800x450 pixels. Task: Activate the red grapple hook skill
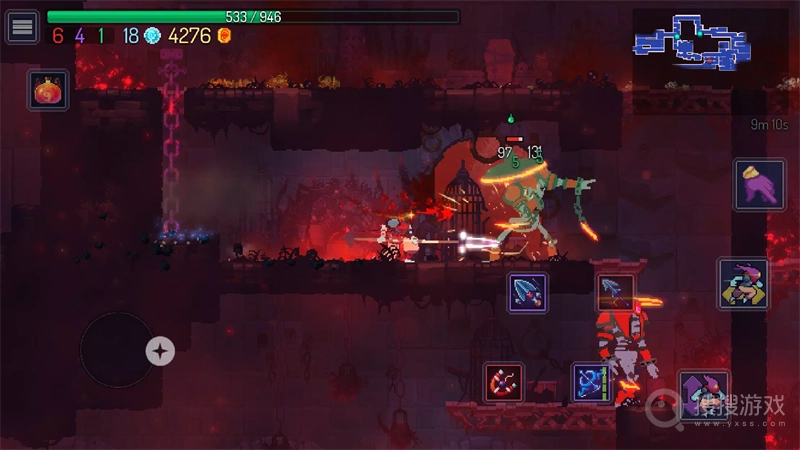click(504, 382)
